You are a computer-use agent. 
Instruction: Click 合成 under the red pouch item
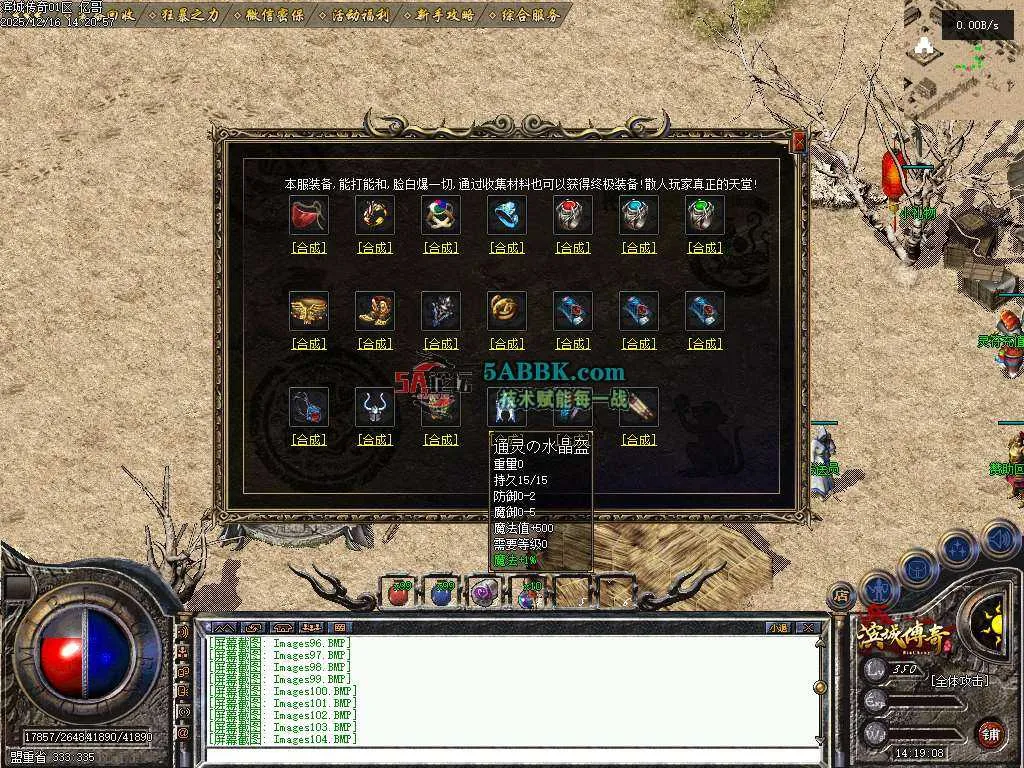coord(309,248)
